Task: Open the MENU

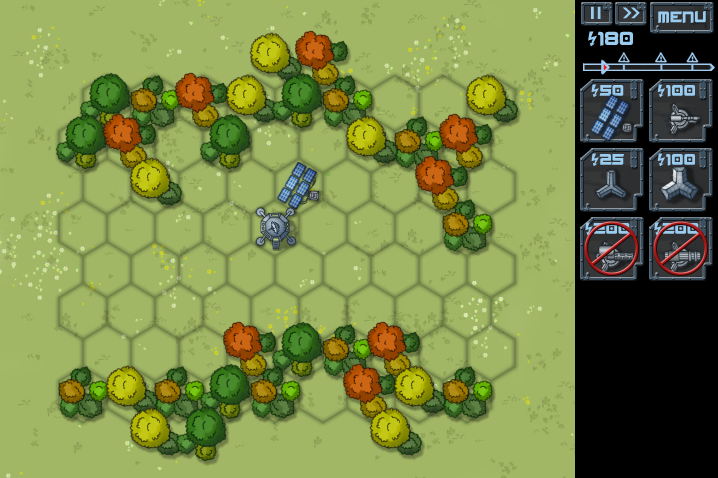Action: coord(681,16)
